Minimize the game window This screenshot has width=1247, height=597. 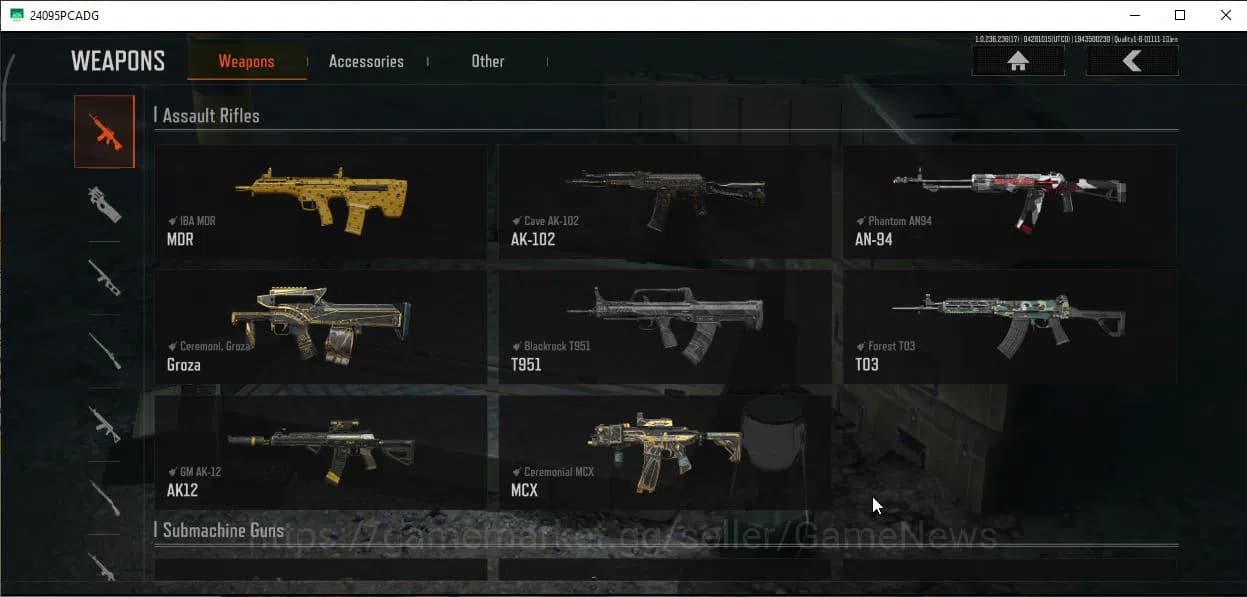[x=1134, y=15]
